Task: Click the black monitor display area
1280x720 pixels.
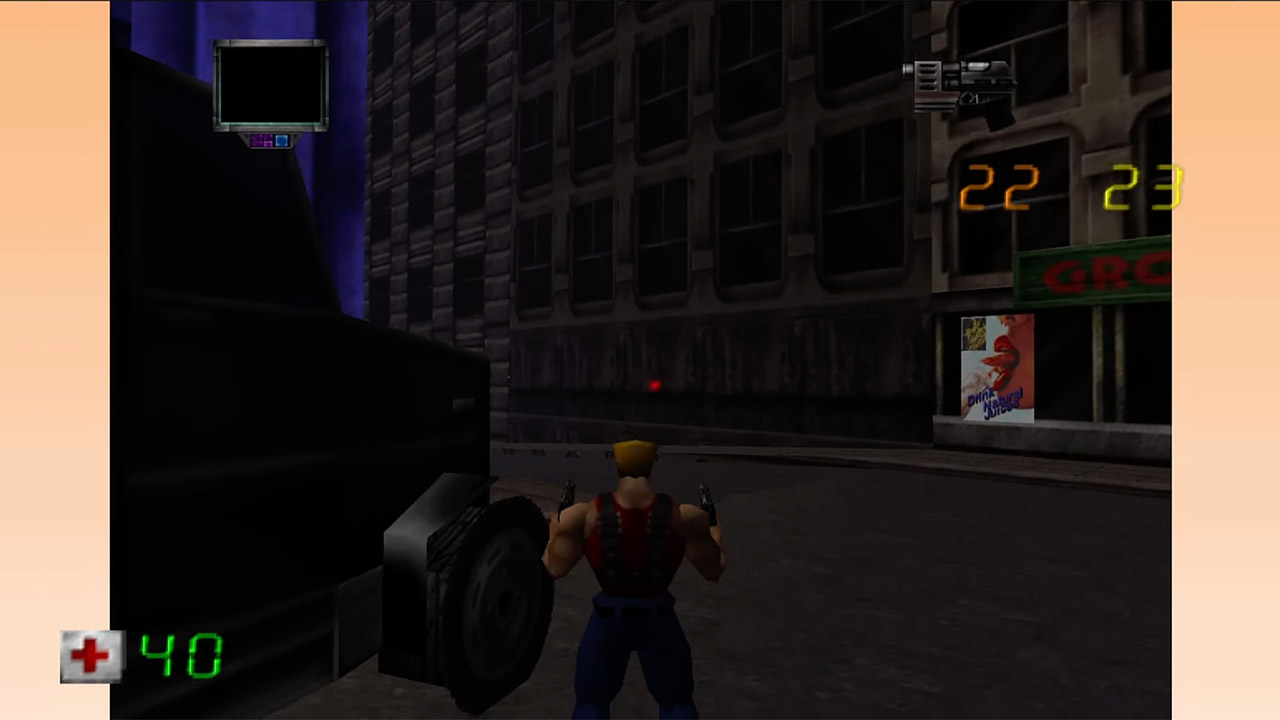Action: [270, 85]
